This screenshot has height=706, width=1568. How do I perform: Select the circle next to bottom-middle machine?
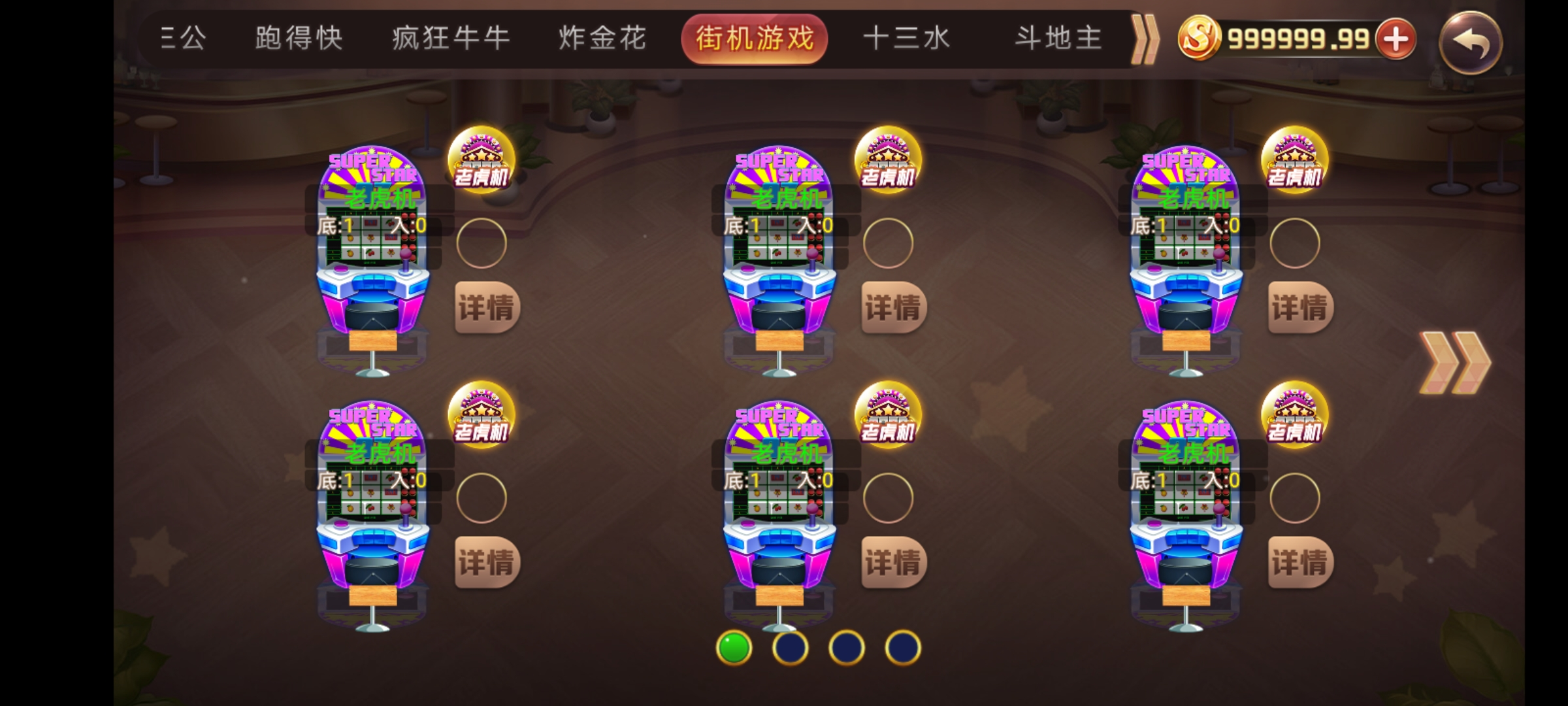tap(889, 498)
